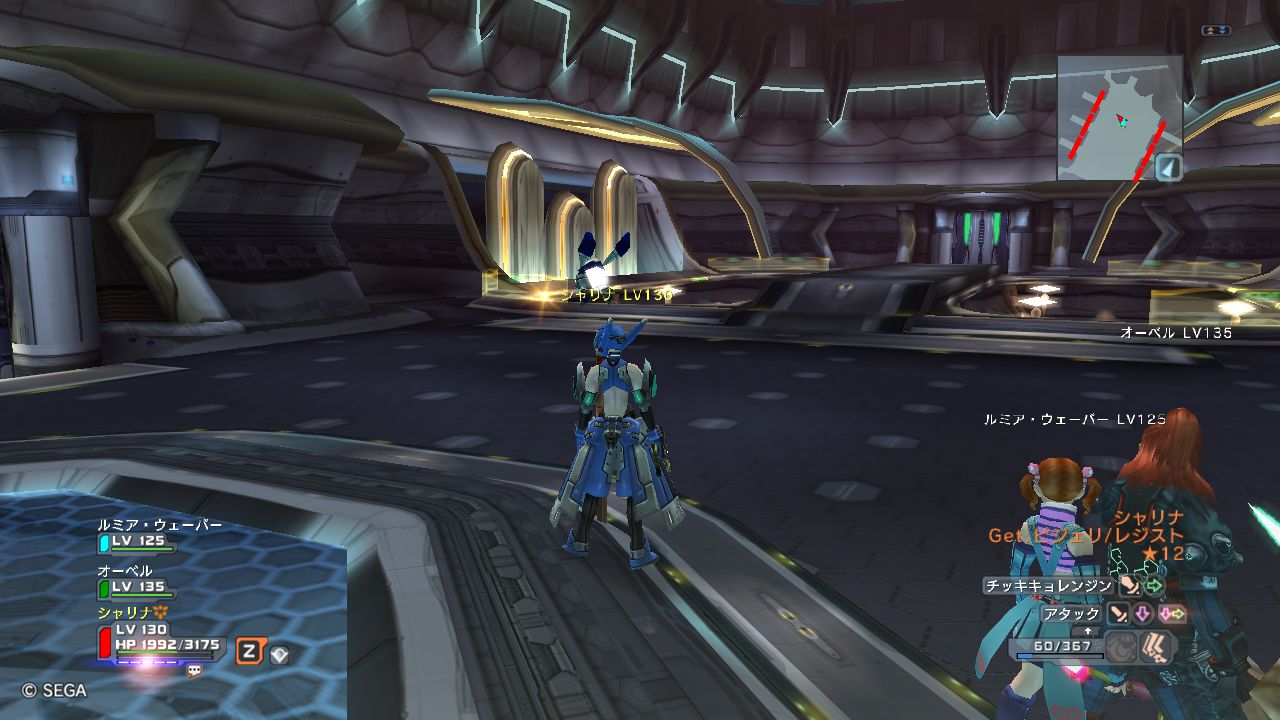Image resolution: width=1280 pixels, height=720 pixels.
Task: Select the greyed-out weapon palette slot
Action: click(1123, 647)
